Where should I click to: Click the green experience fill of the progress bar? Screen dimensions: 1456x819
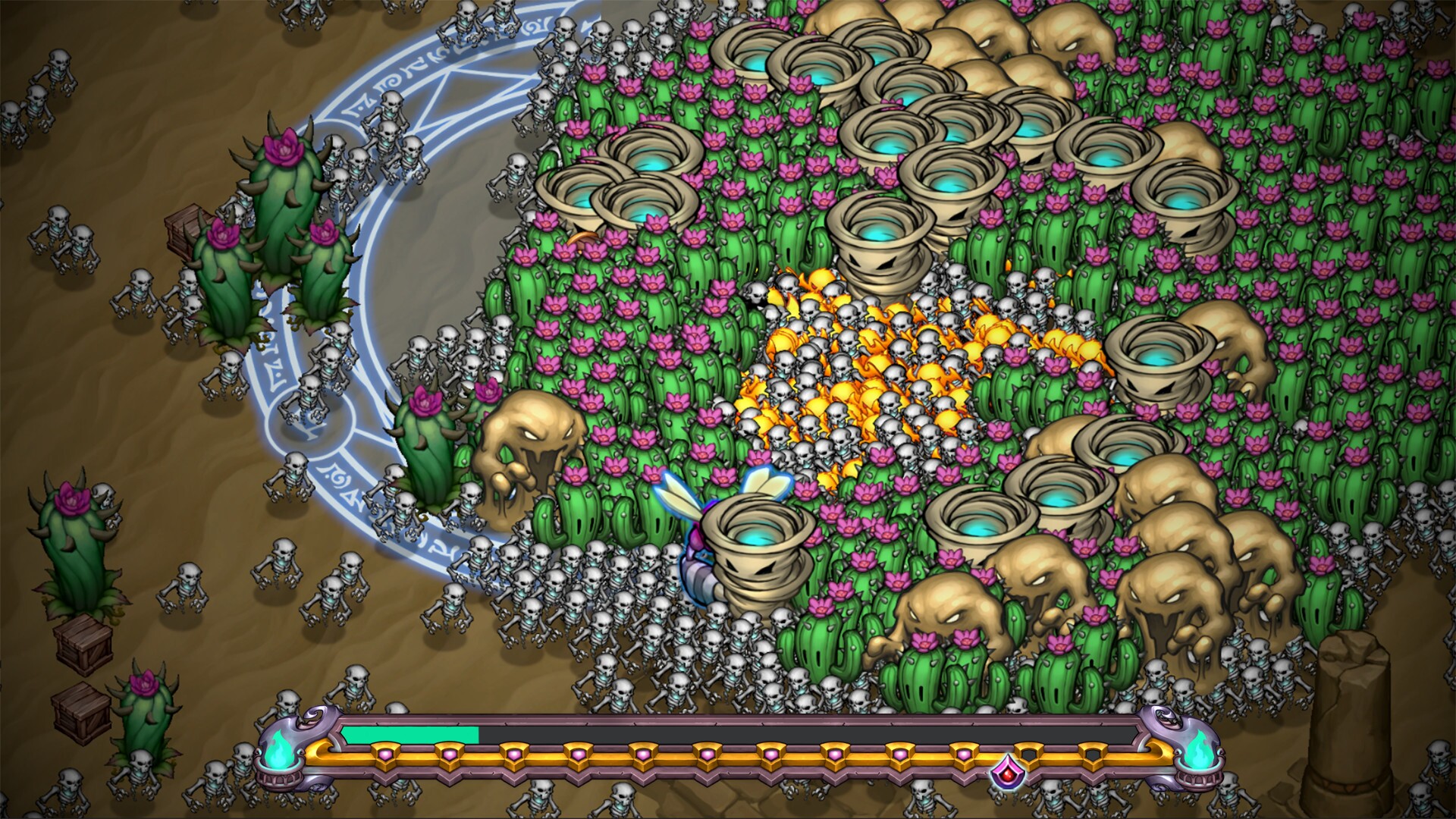(x=409, y=736)
